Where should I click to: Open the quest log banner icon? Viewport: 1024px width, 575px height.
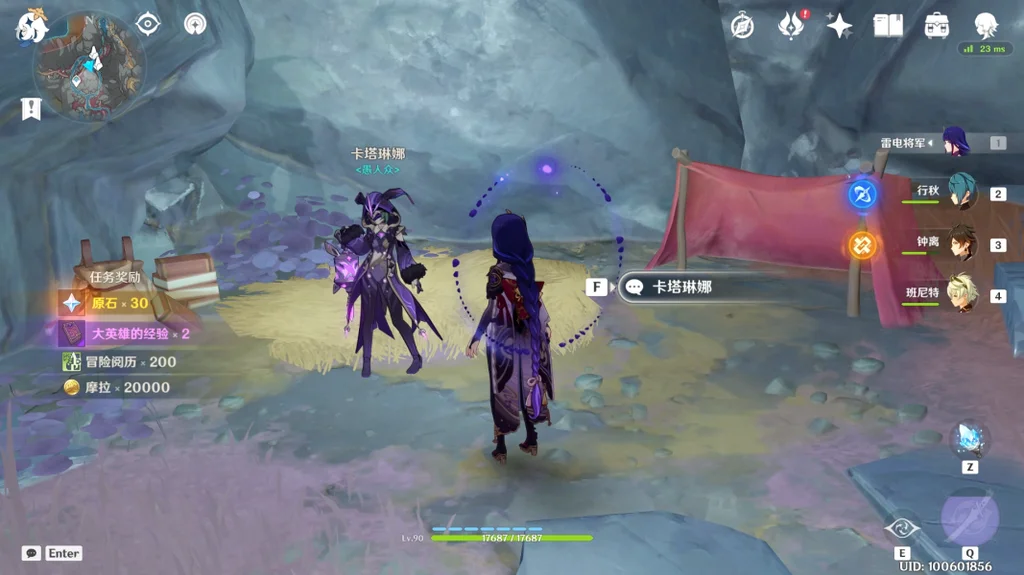pos(31,108)
